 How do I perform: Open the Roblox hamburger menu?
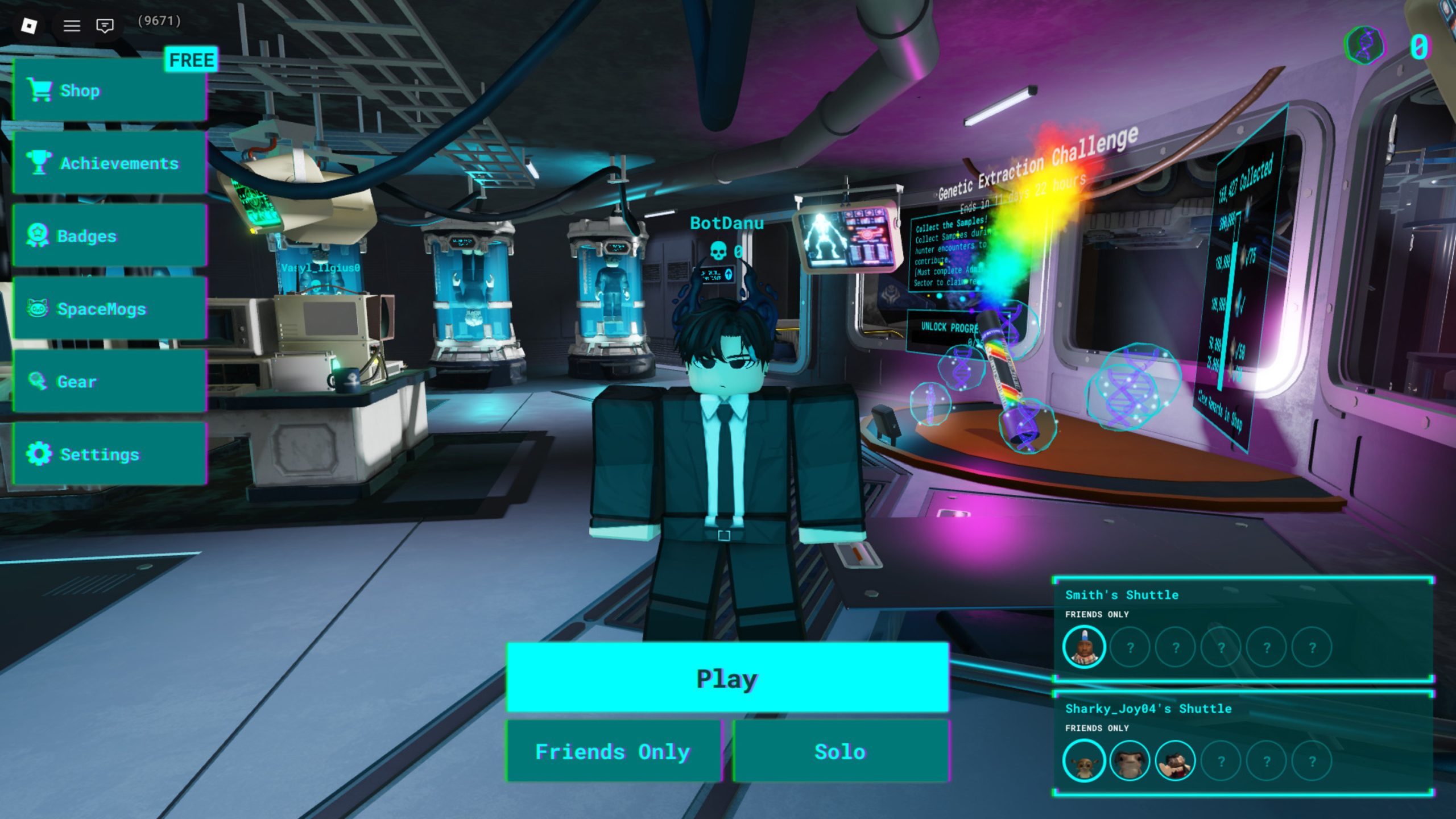tap(72, 26)
